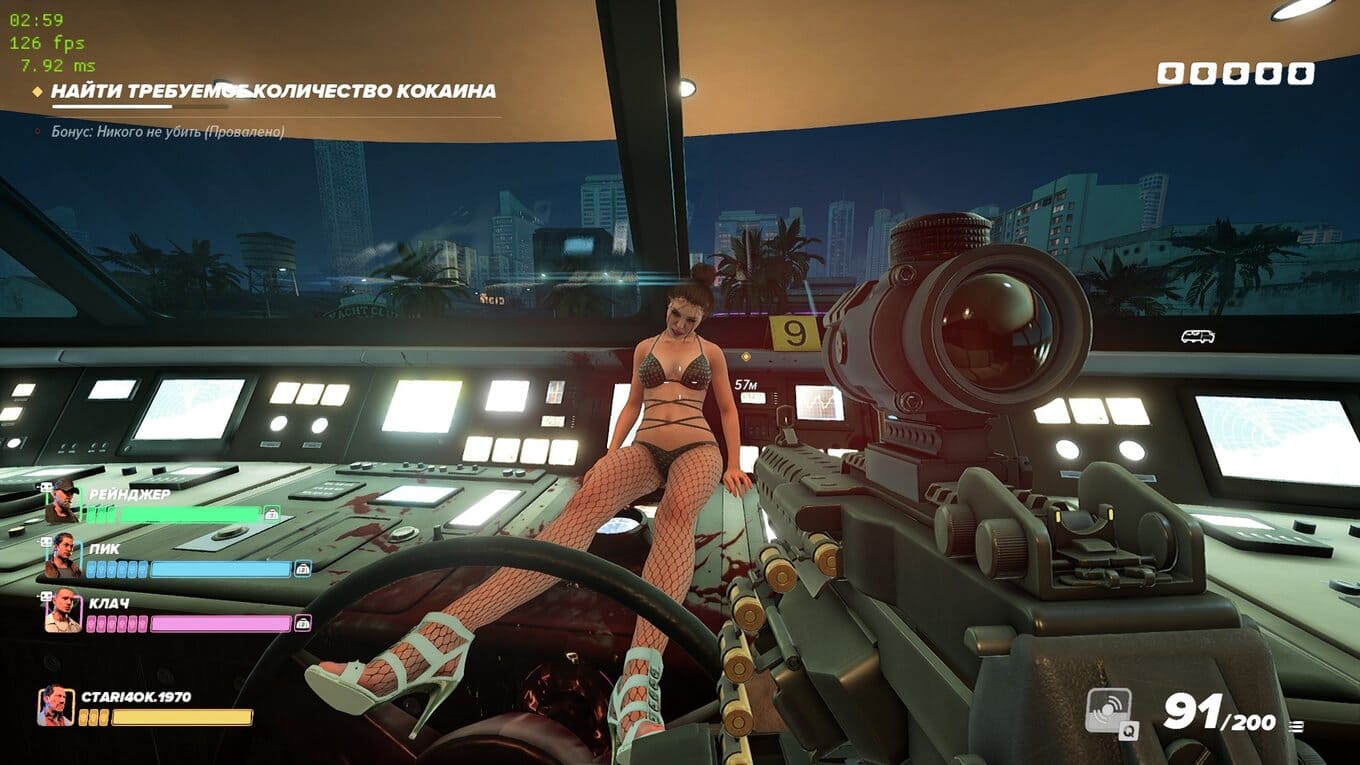Image resolution: width=1360 pixels, height=765 pixels.
Task: Click the white van marker icon
Action: tap(1197, 337)
